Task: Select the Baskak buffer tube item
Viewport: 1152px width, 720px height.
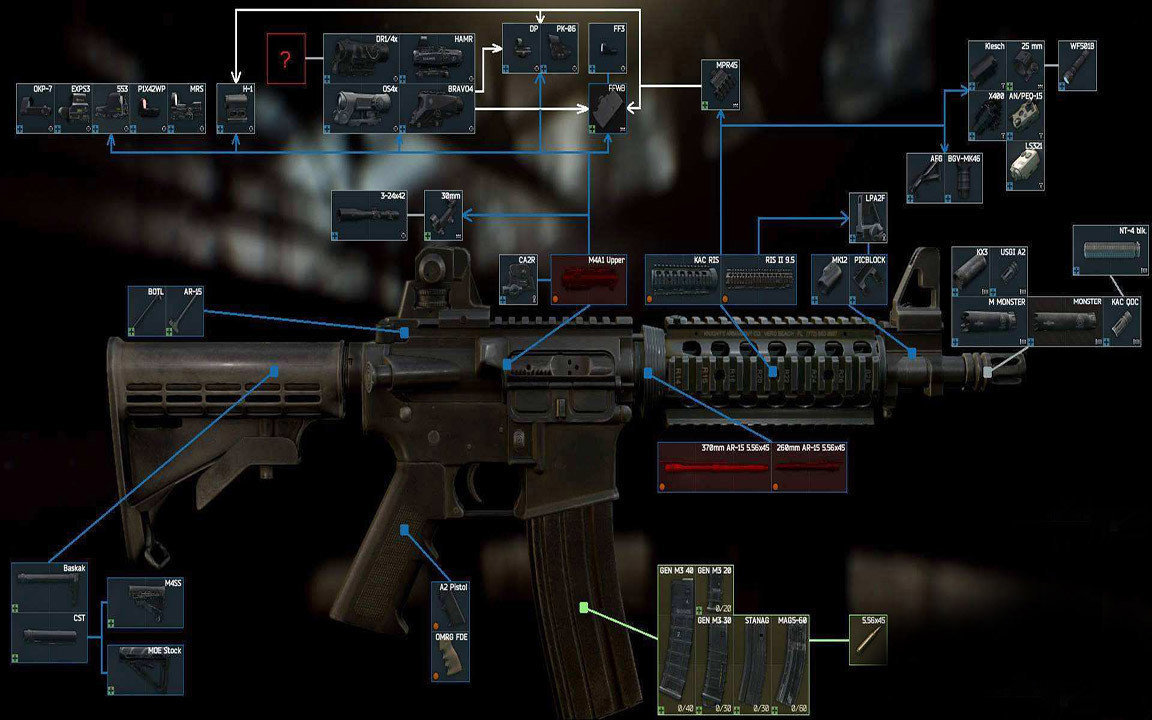Action: (x=49, y=586)
